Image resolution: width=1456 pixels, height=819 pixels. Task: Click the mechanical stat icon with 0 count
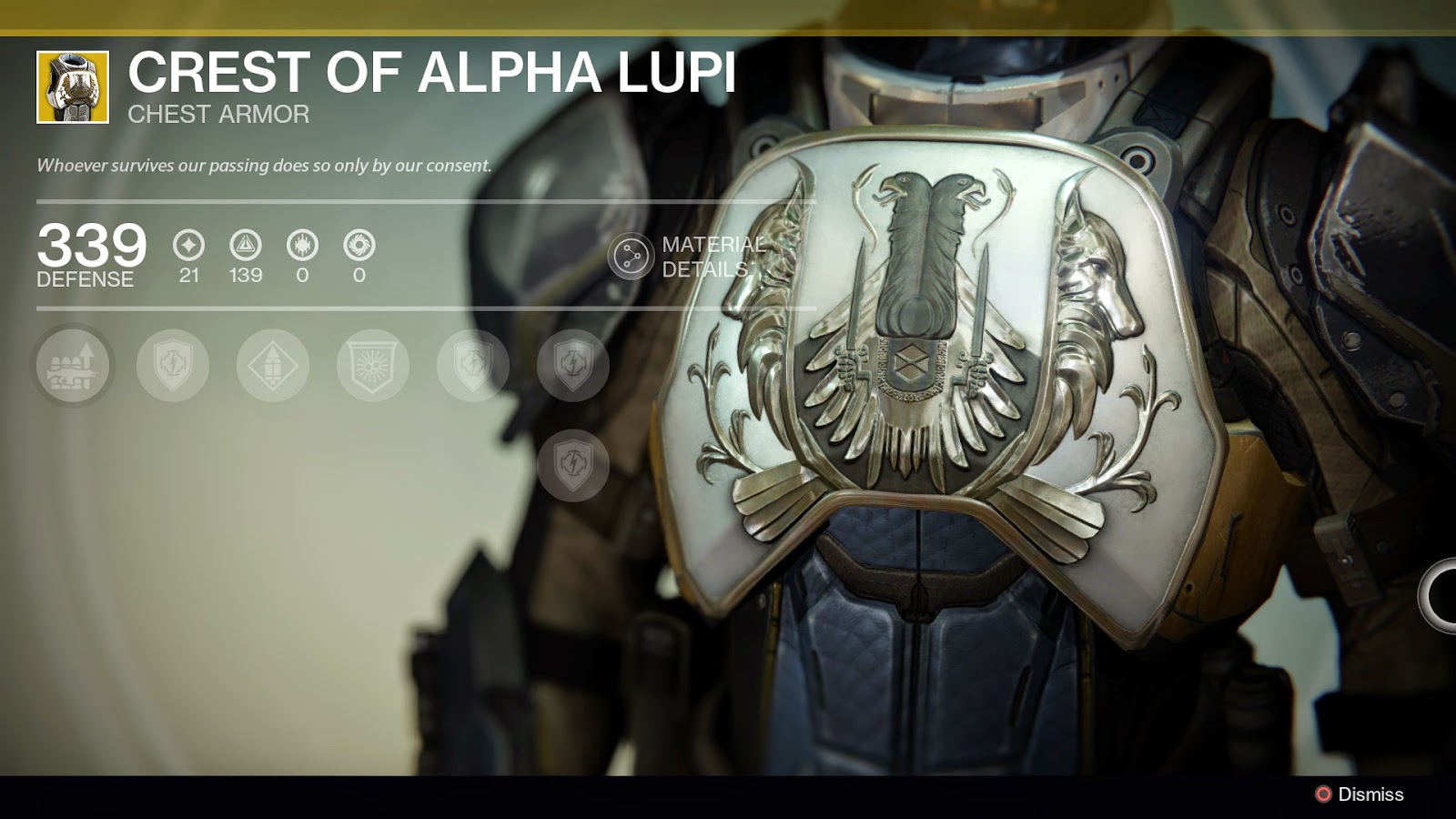coord(304,246)
